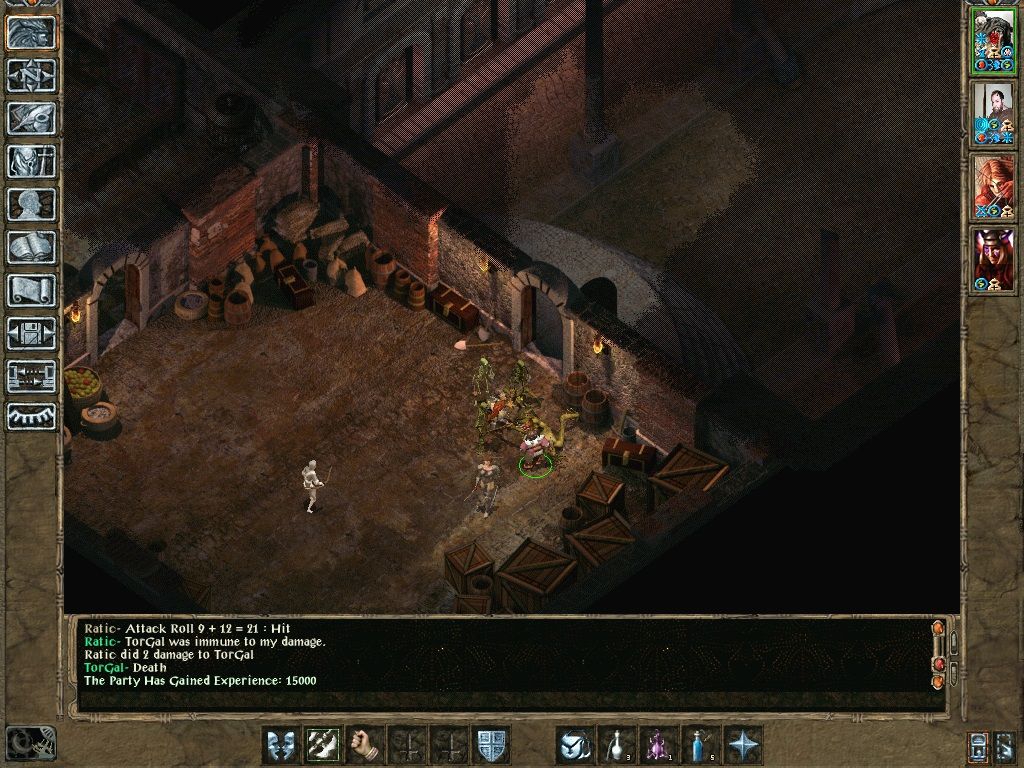The width and height of the screenshot is (1024, 768).
Task: Open the inventory screen button
Action: (x=31, y=161)
